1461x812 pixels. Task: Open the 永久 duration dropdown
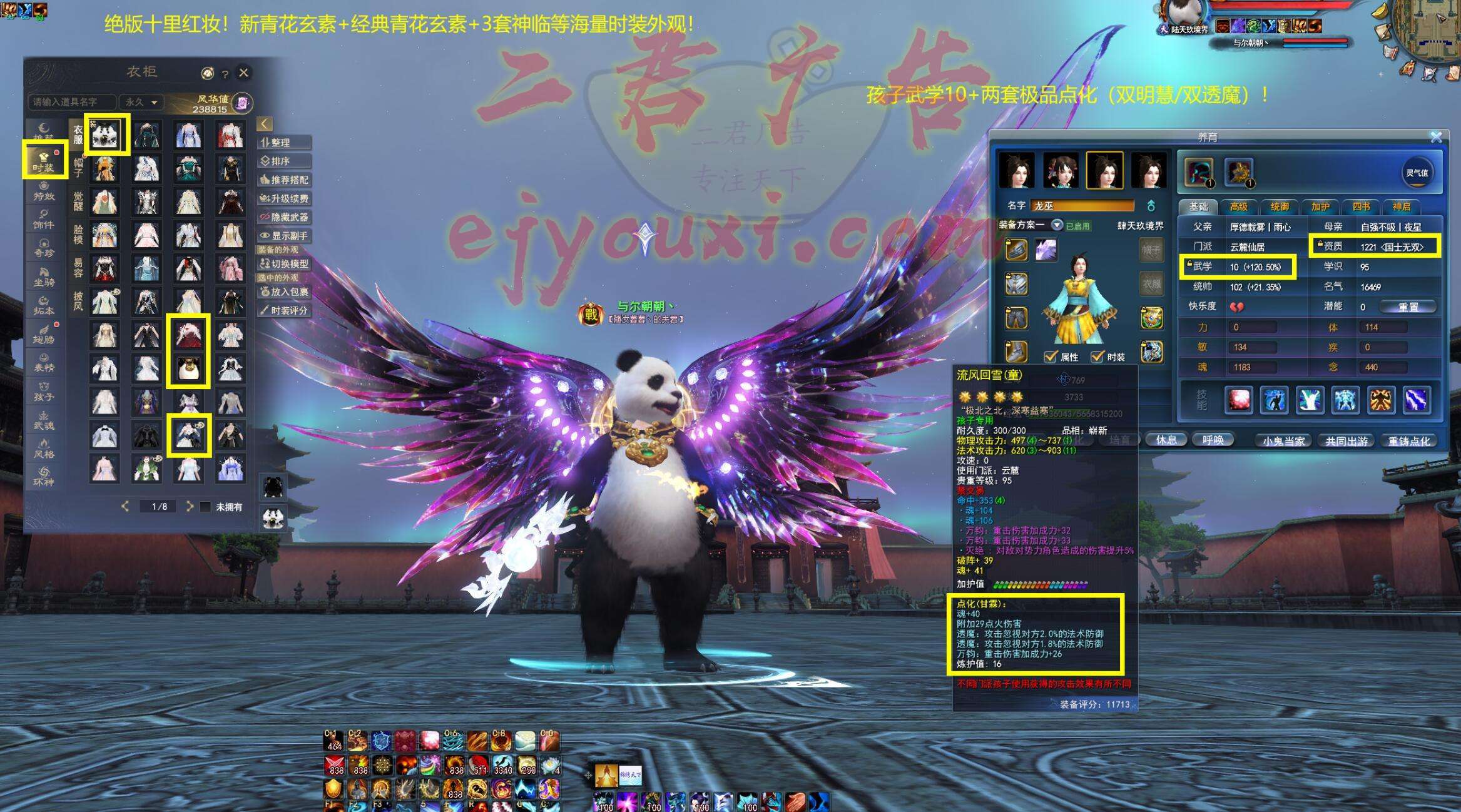[x=141, y=101]
